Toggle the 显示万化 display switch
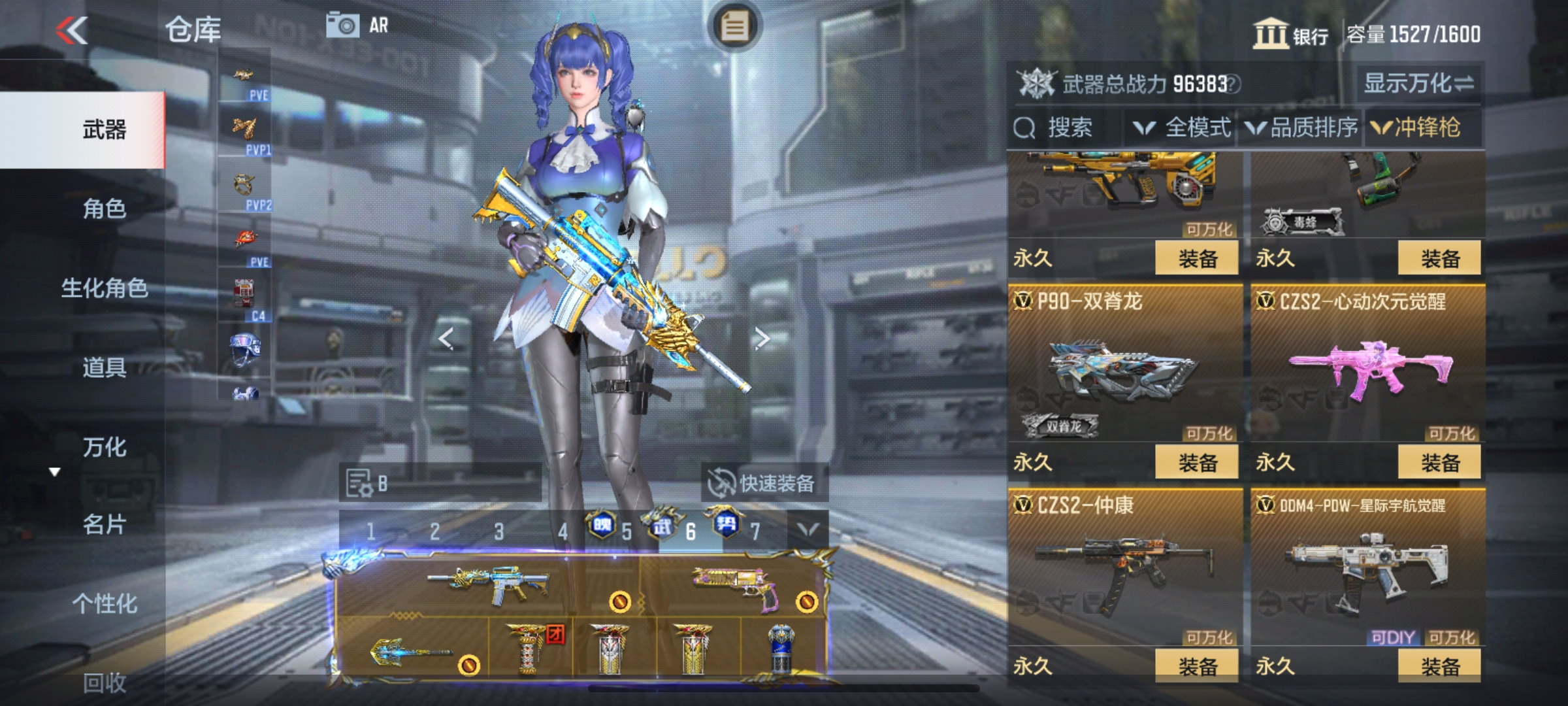This screenshot has height=706, width=1568. (x=1418, y=84)
